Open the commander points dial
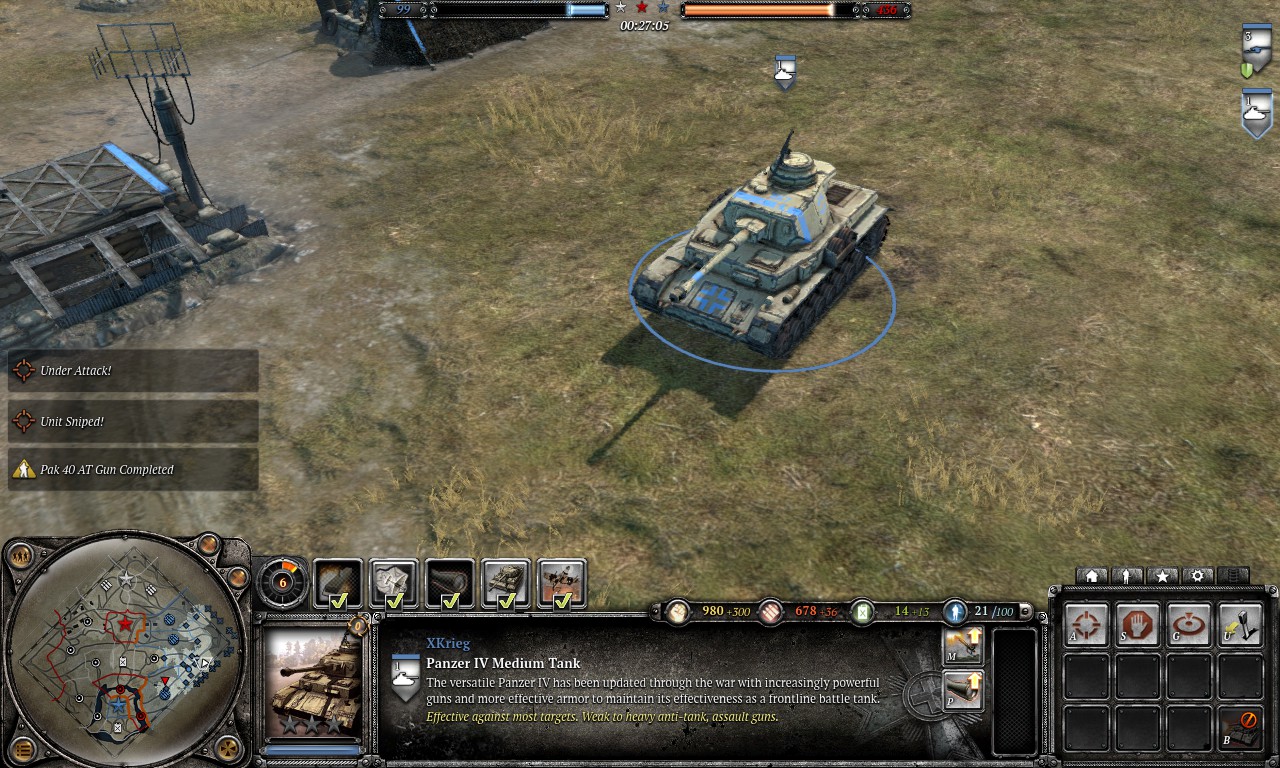 (x=282, y=581)
